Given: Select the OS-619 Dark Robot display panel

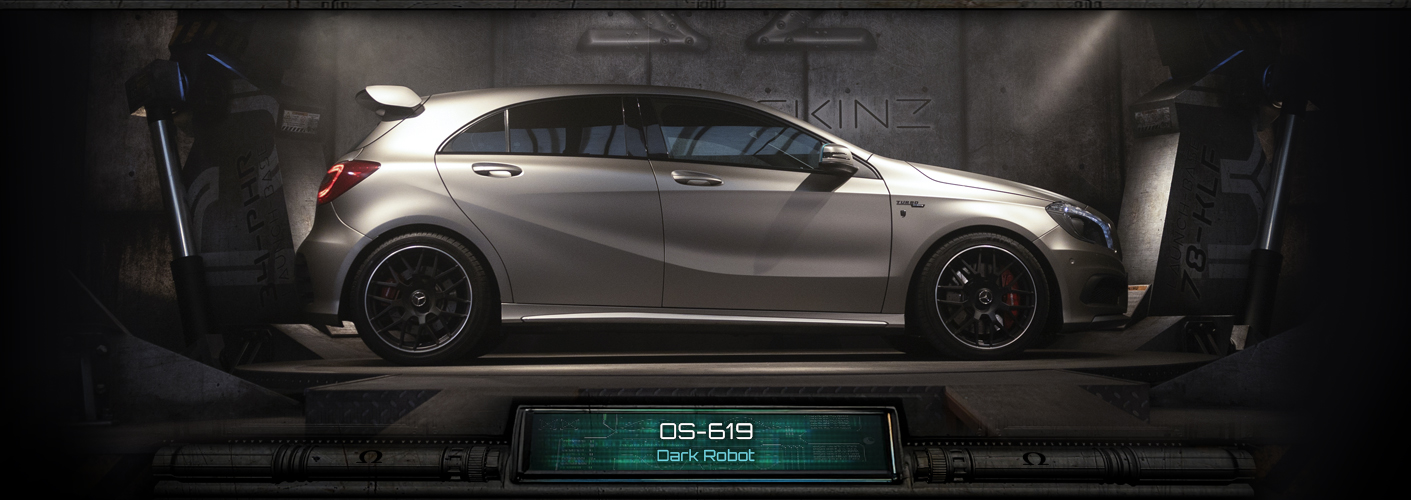Looking at the screenshot, I should click(x=706, y=442).
